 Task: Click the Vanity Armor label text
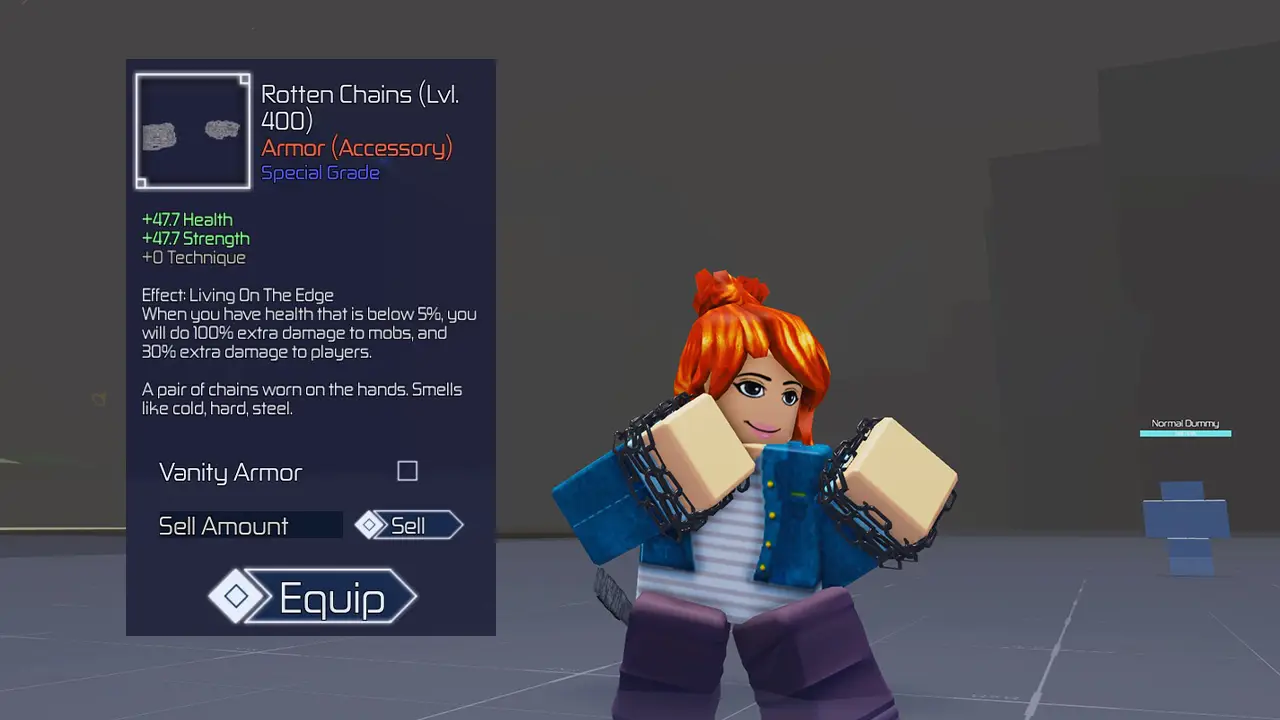click(x=230, y=471)
